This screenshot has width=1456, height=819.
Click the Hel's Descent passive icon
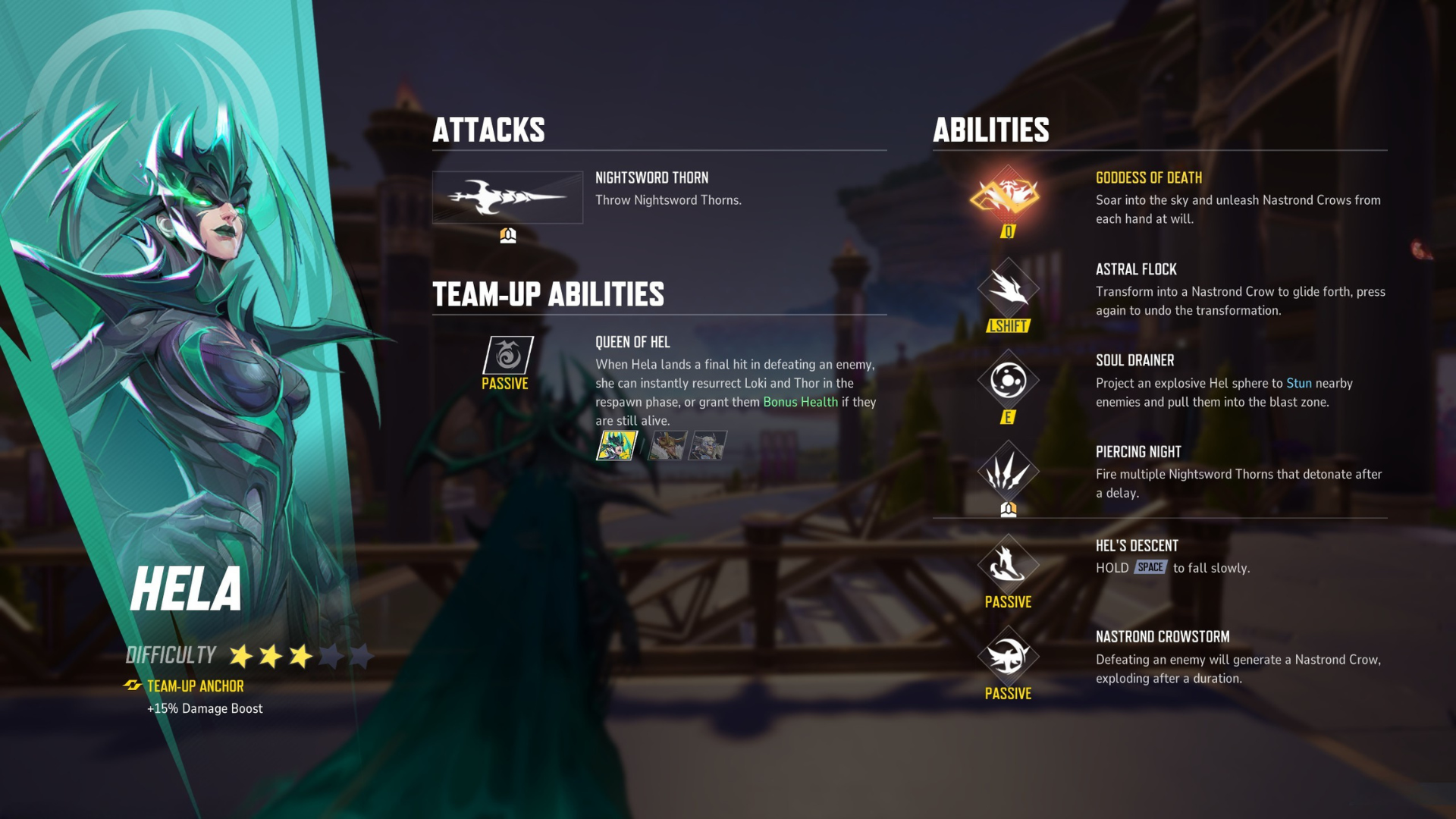(x=1009, y=565)
